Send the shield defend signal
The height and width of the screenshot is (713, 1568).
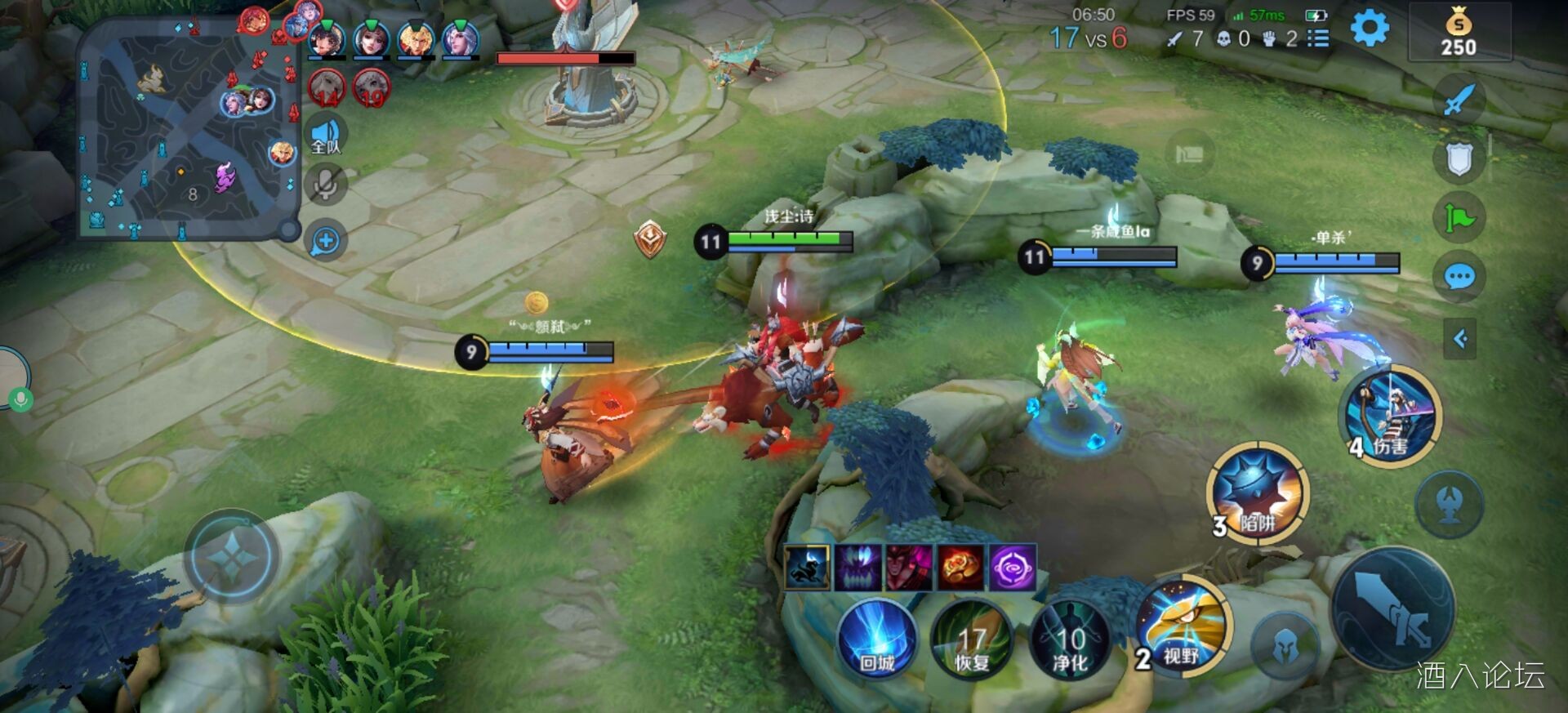tap(1459, 159)
